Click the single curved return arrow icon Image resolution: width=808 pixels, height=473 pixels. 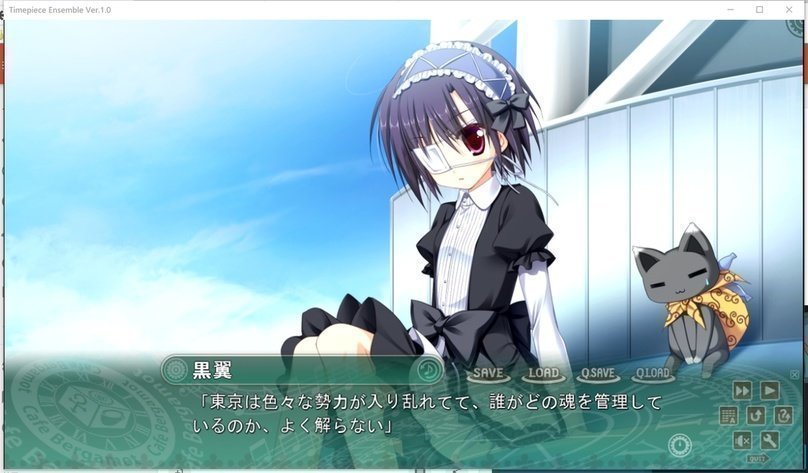pyautogui.click(x=755, y=415)
